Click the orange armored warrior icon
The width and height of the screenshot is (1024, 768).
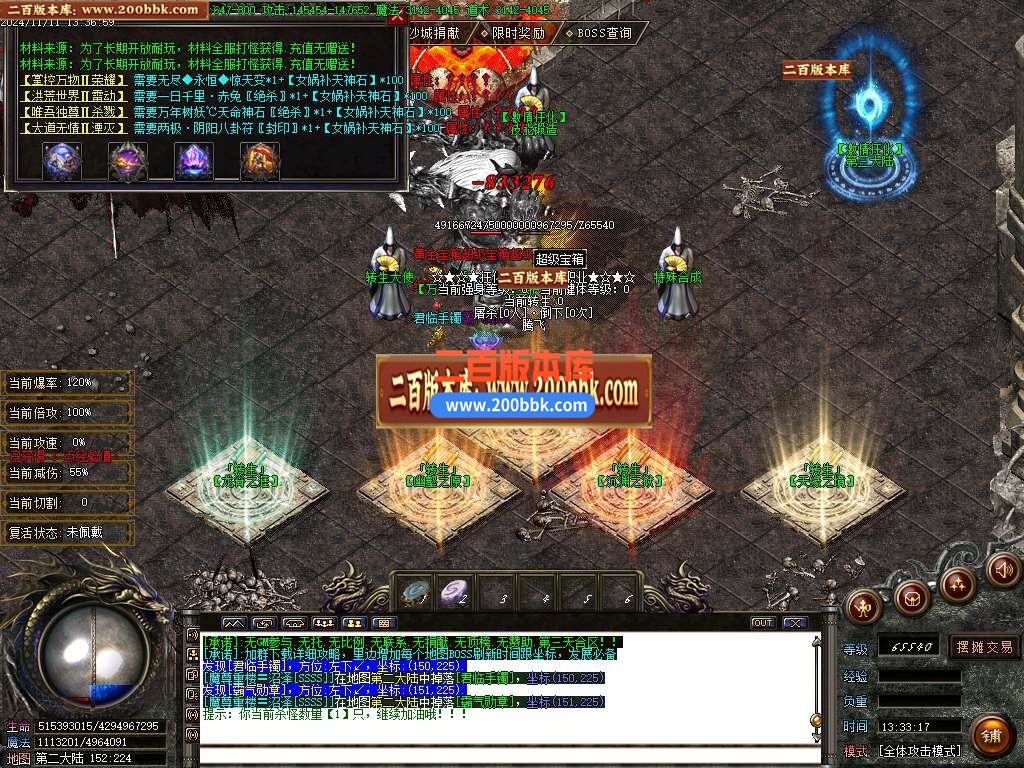click(x=260, y=162)
